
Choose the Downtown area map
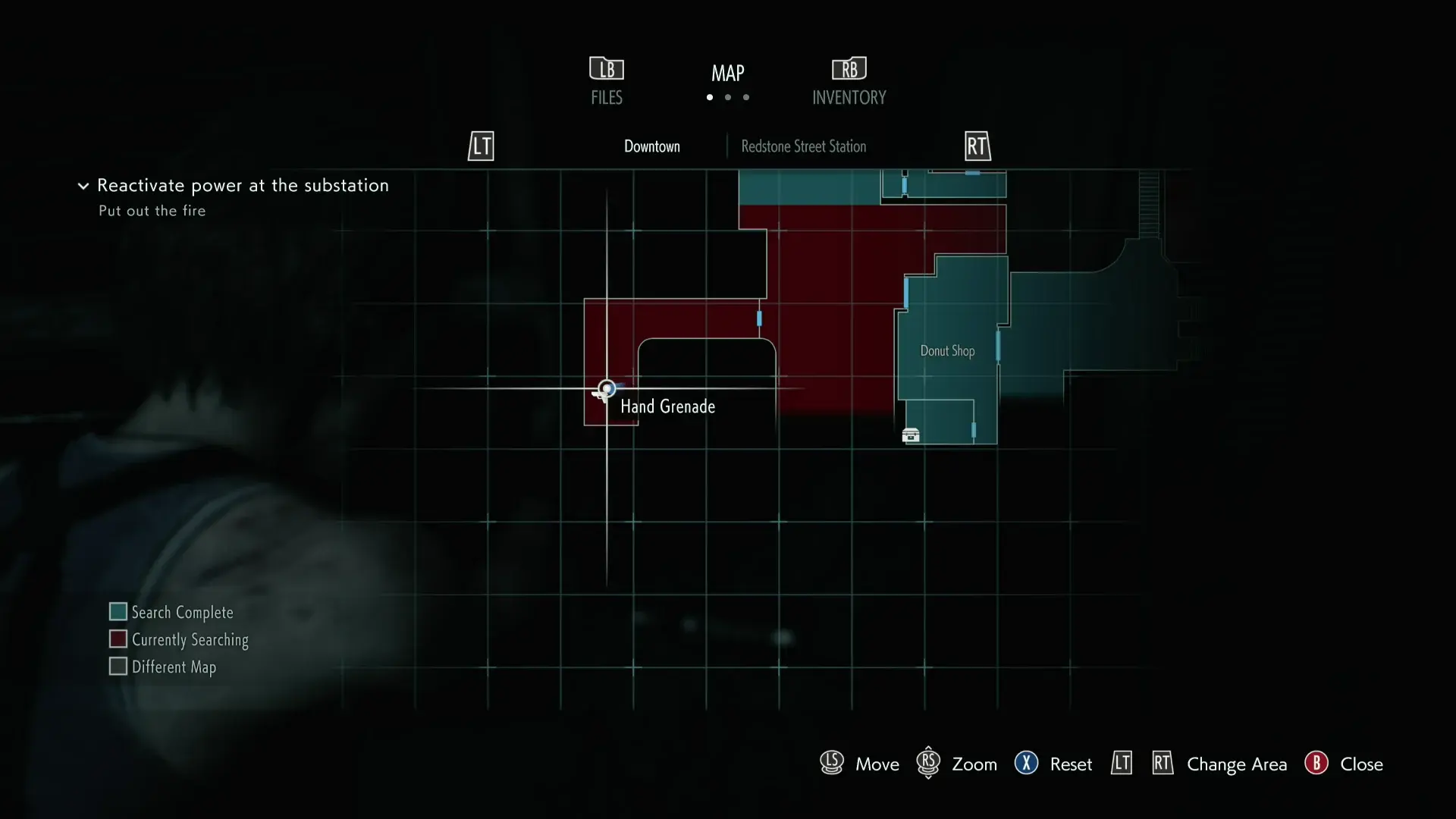tap(652, 146)
